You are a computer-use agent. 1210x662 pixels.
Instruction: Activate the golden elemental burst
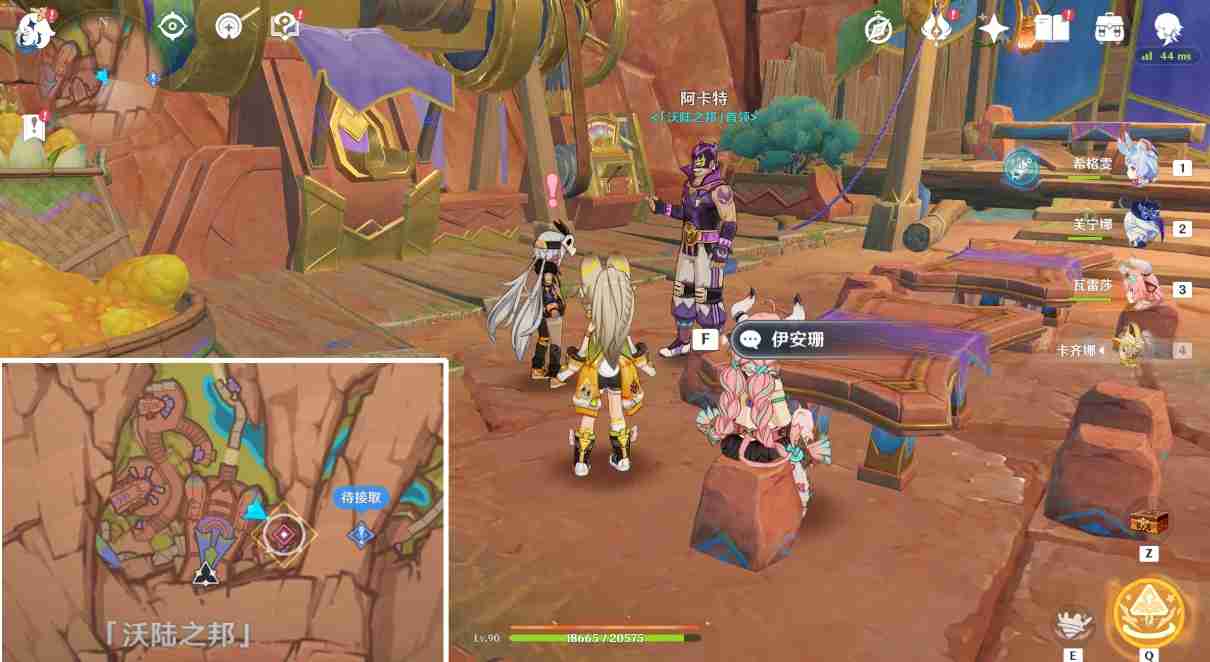(x=1149, y=610)
